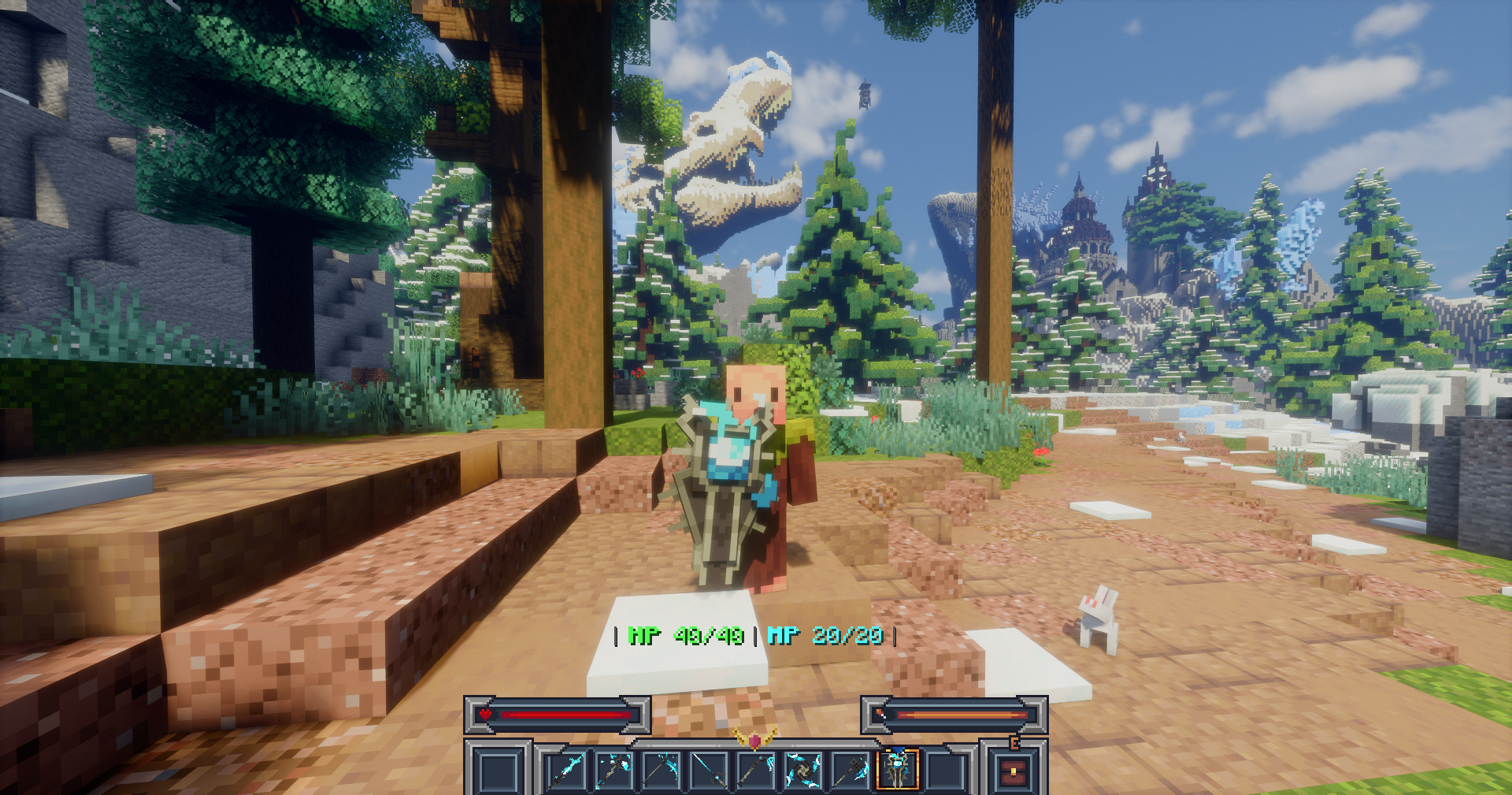
Task: Click the highlighted shield hotbar slot
Action: coord(898,770)
